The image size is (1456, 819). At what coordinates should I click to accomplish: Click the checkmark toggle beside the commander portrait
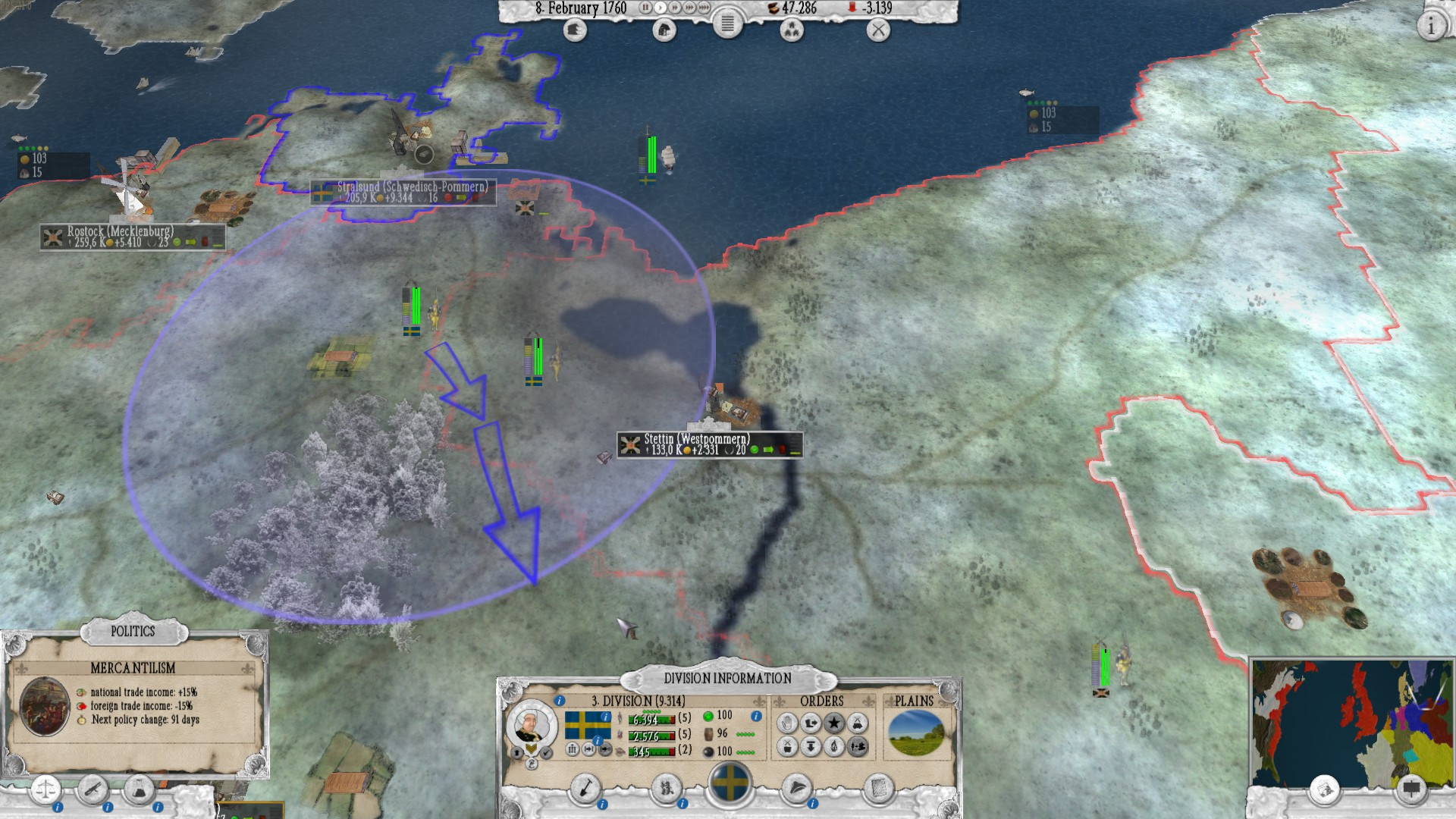click(x=546, y=752)
